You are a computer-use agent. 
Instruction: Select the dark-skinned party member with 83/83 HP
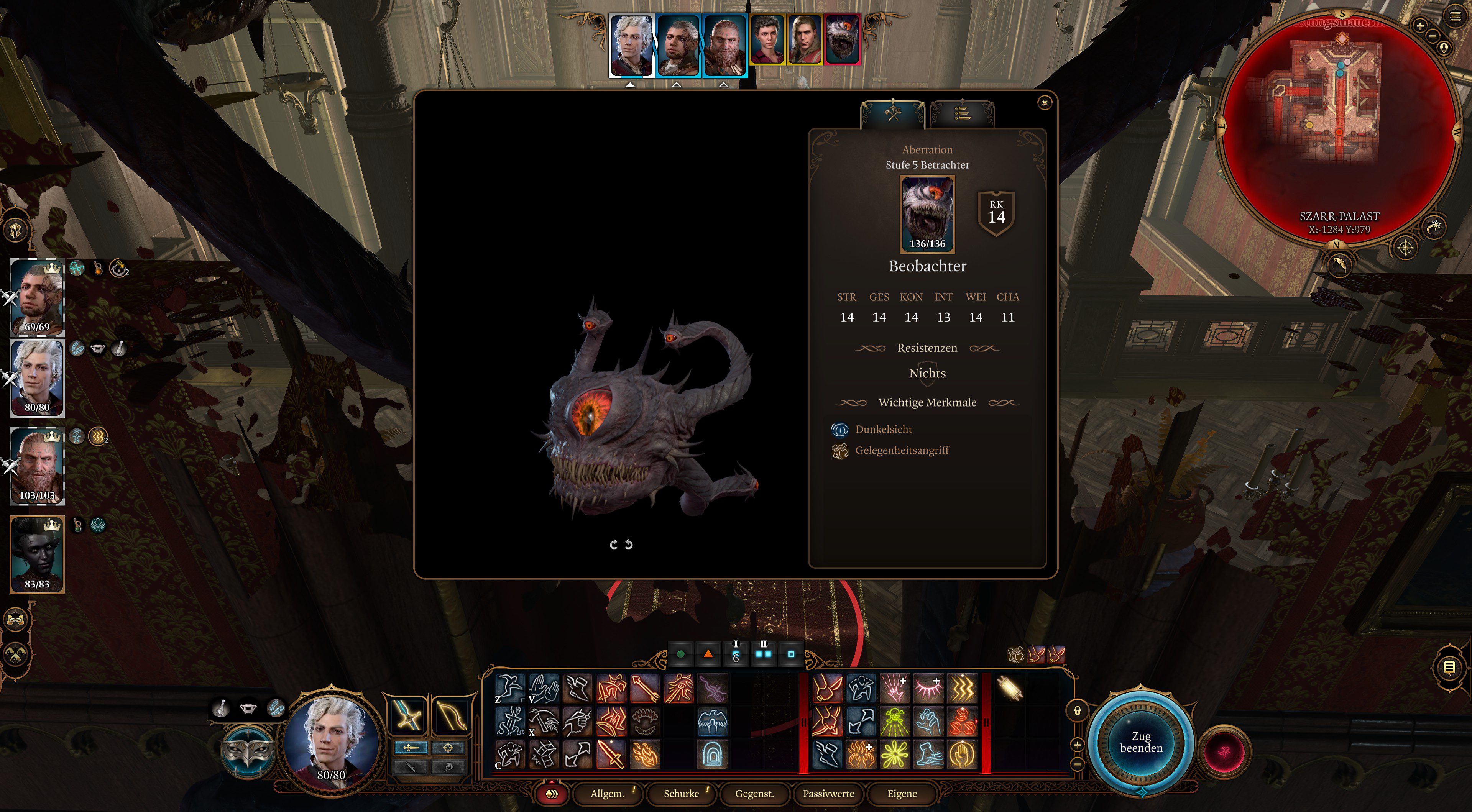(37, 554)
